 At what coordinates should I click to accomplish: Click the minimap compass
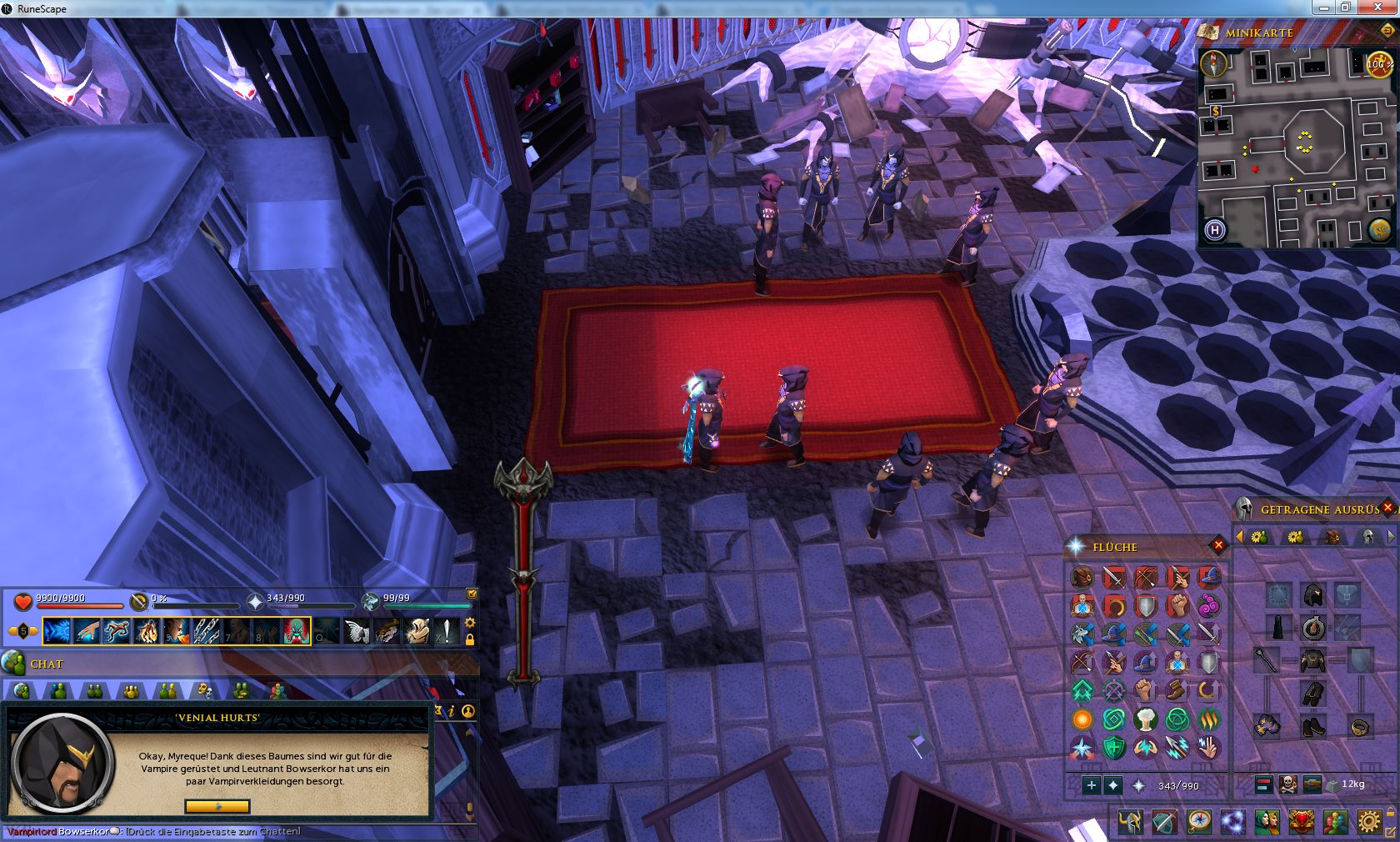[1214, 63]
